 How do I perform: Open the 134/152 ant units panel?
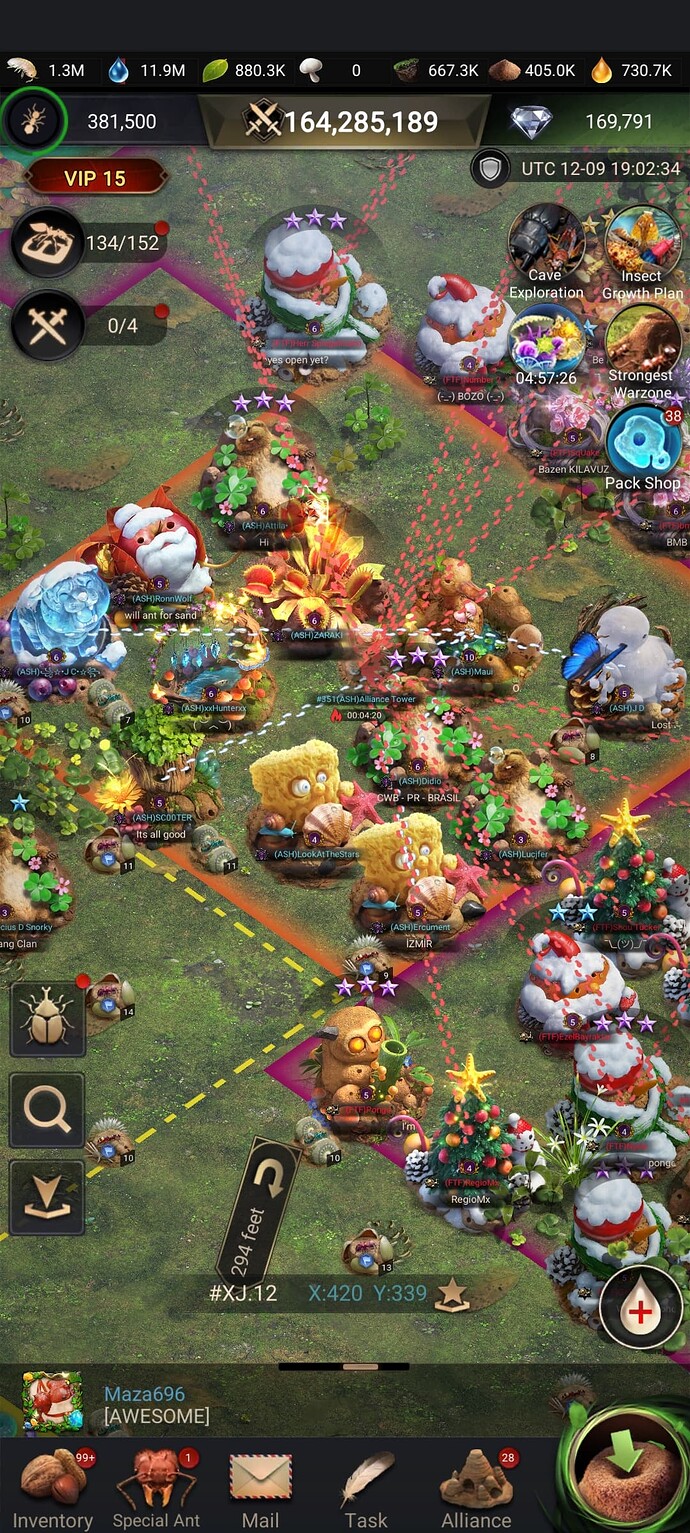(x=48, y=243)
